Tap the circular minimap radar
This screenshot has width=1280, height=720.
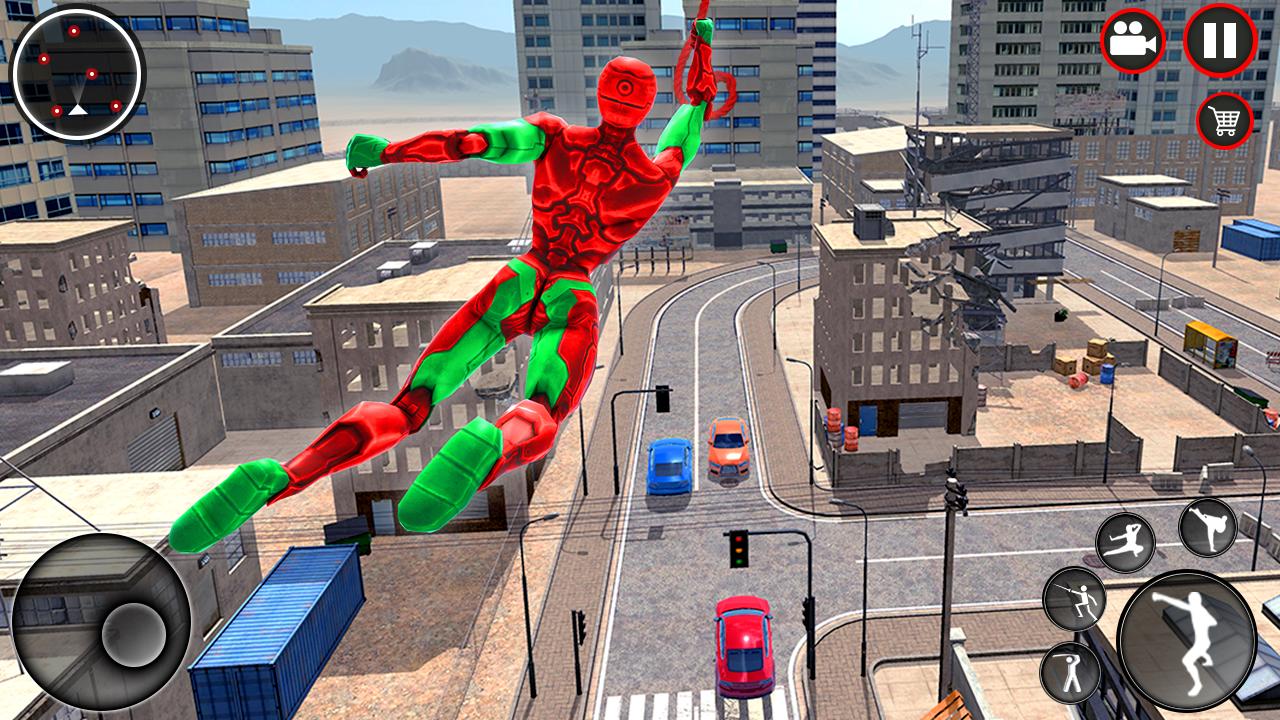point(78,72)
